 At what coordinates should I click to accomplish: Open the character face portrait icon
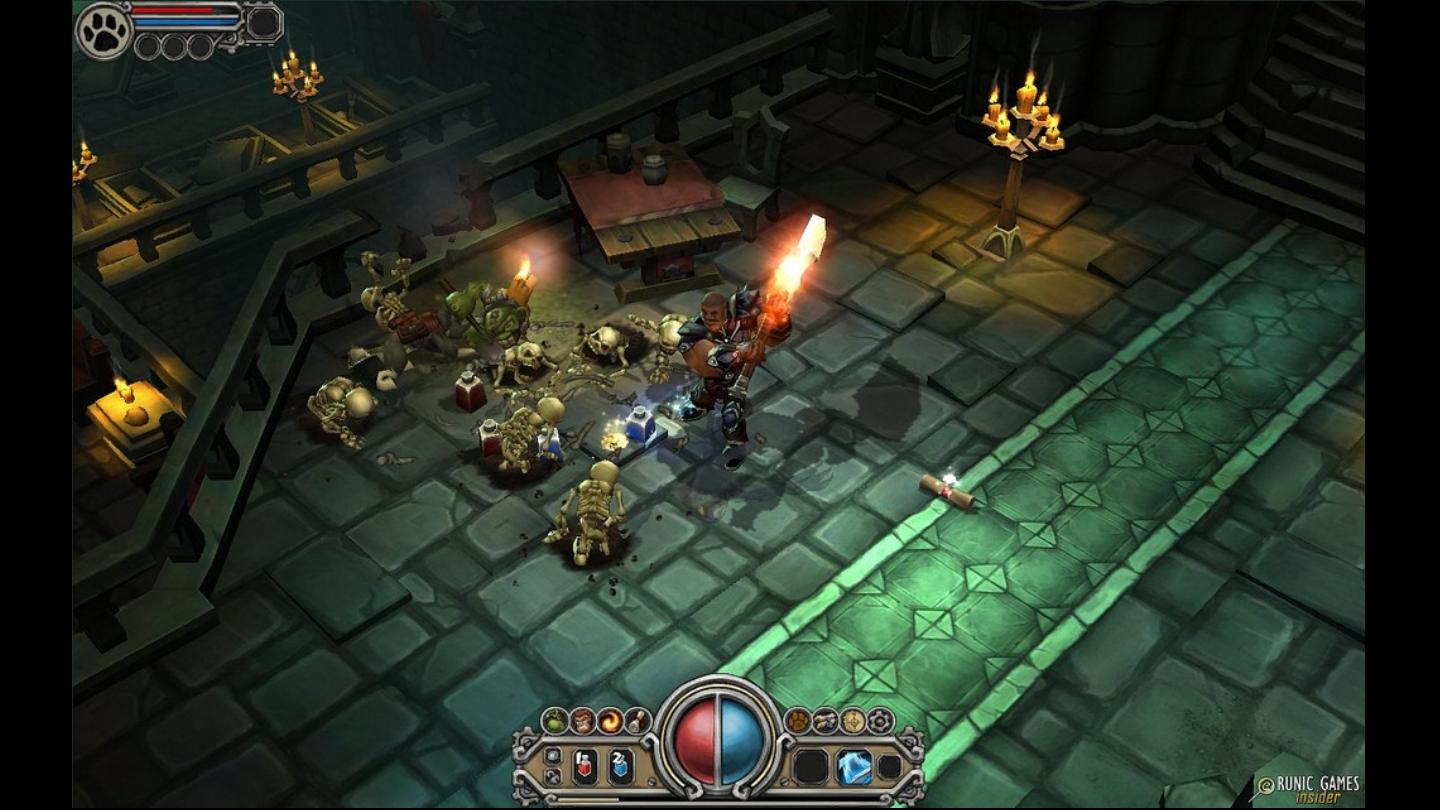click(x=582, y=720)
